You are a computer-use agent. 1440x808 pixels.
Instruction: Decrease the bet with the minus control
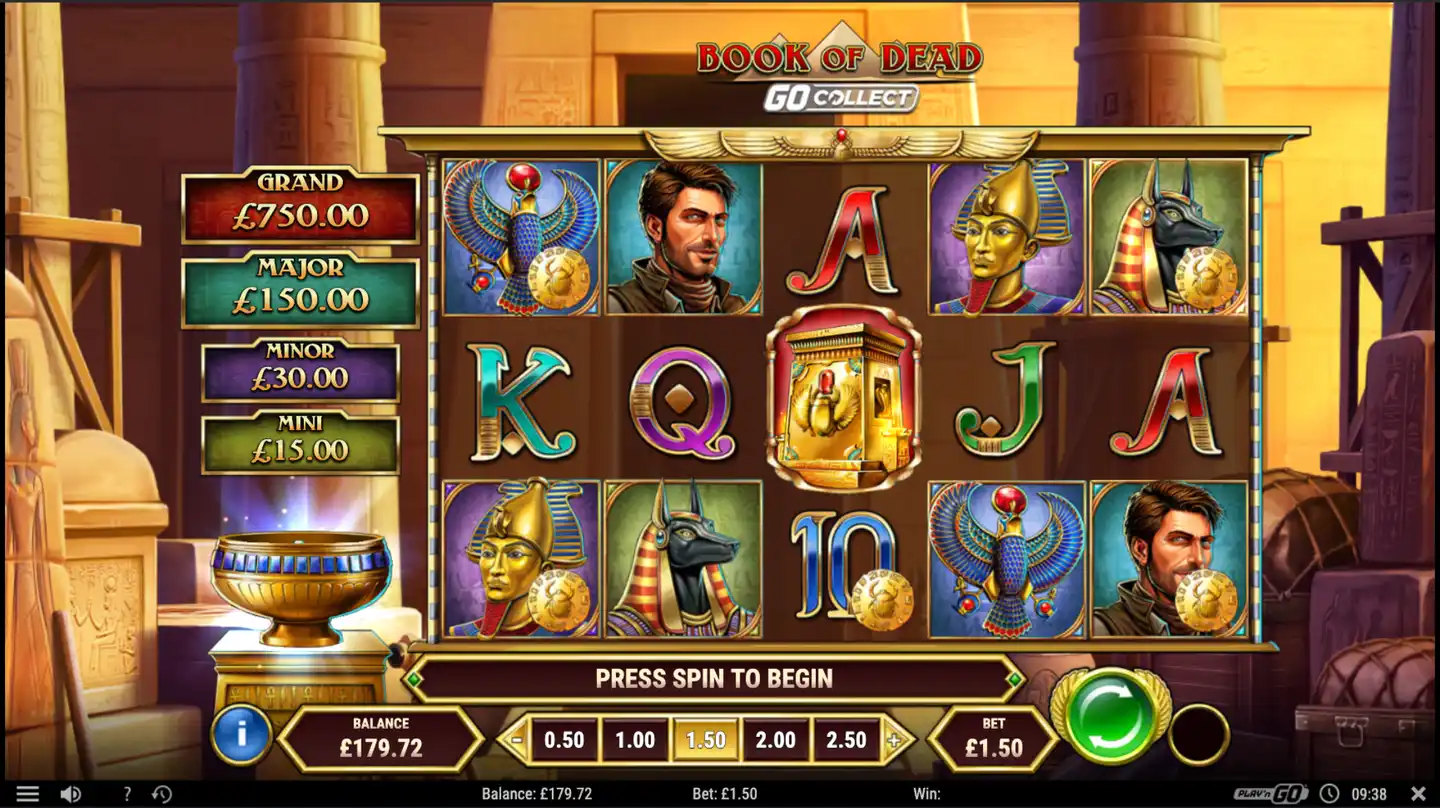(x=519, y=740)
